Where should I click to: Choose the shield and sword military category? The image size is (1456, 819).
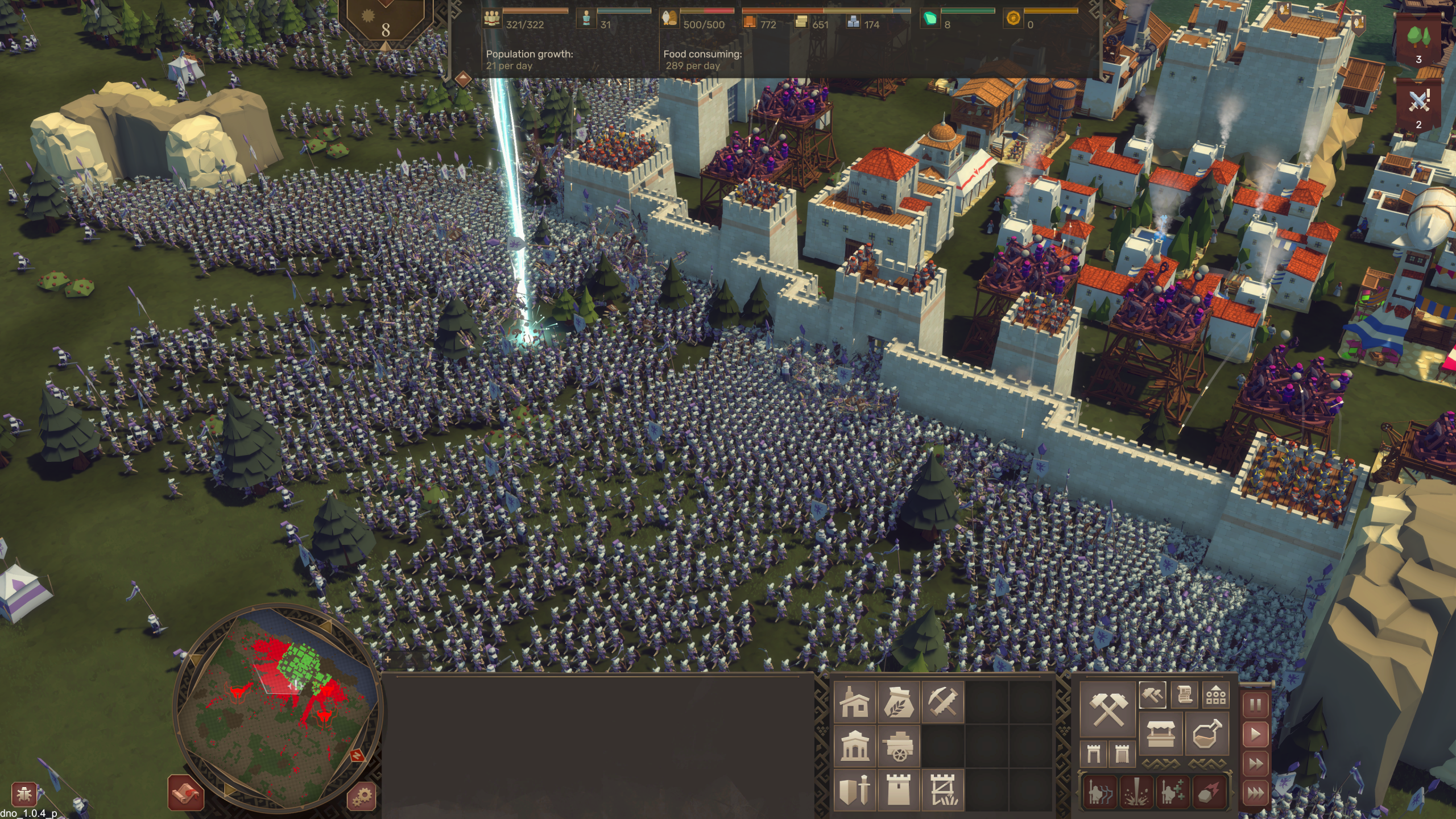[x=854, y=789]
